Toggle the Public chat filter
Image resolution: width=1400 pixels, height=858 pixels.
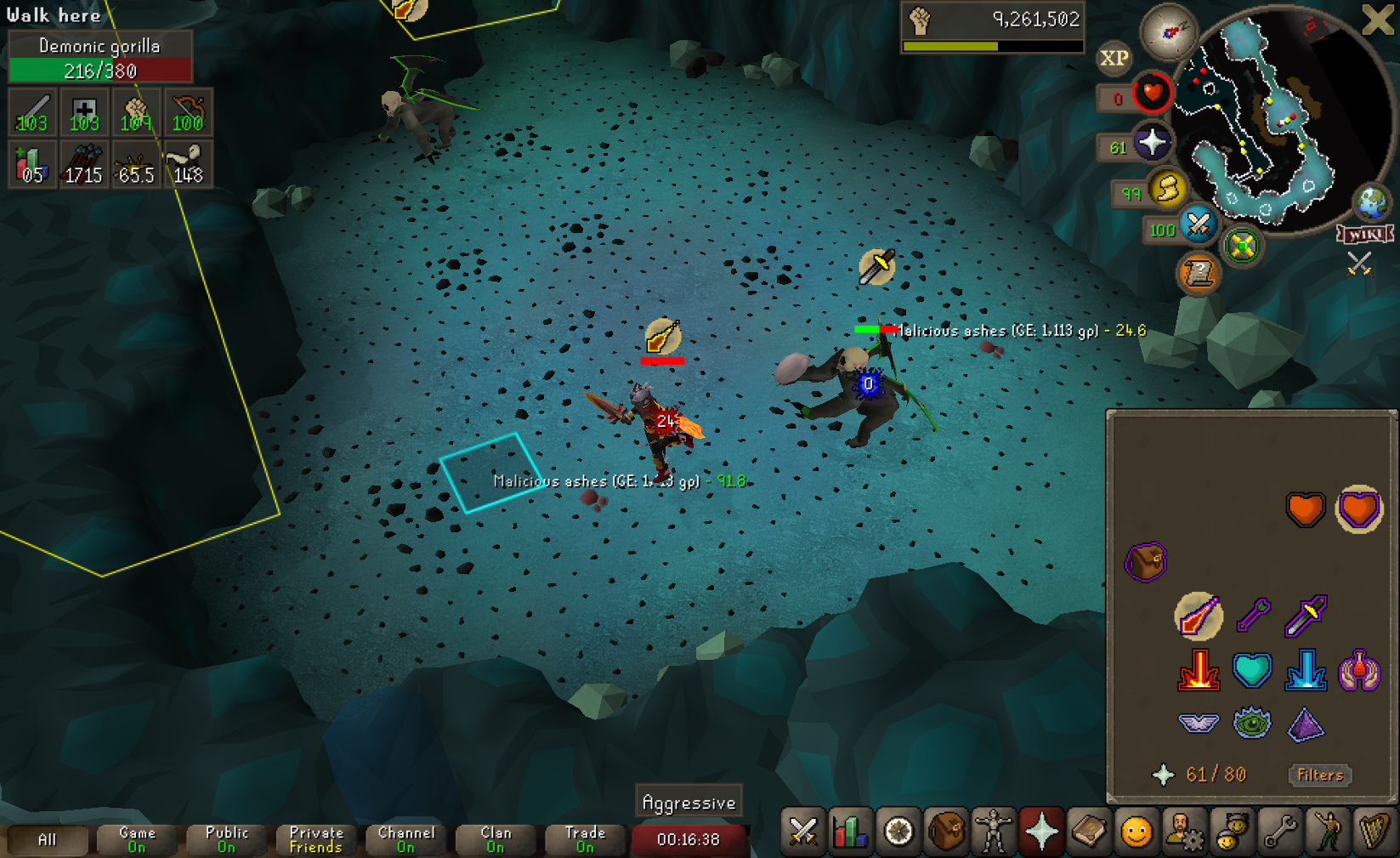click(x=226, y=839)
